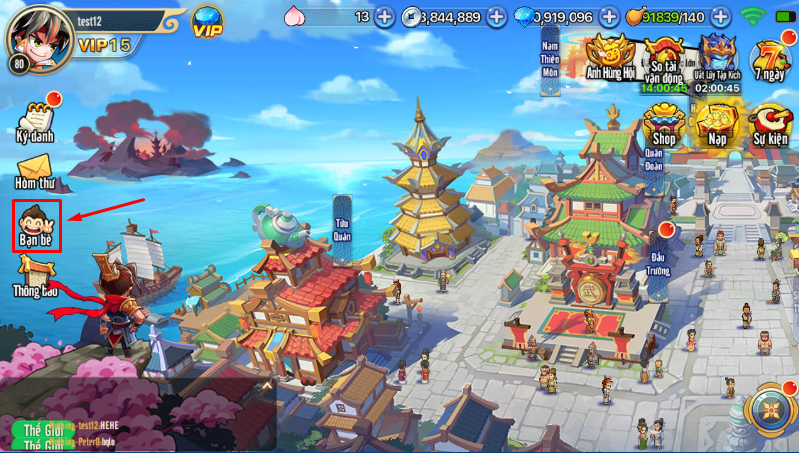This screenshot has height=453, width=799.
Task: Open the blue VIP gem badge
Action: tap(208, 21)
